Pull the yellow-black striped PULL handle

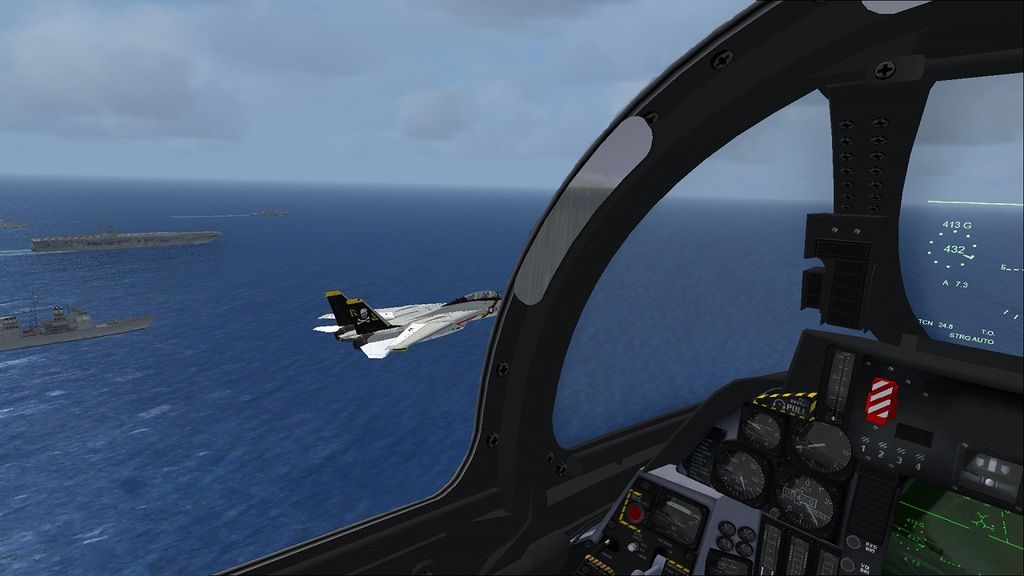[794, 407]
